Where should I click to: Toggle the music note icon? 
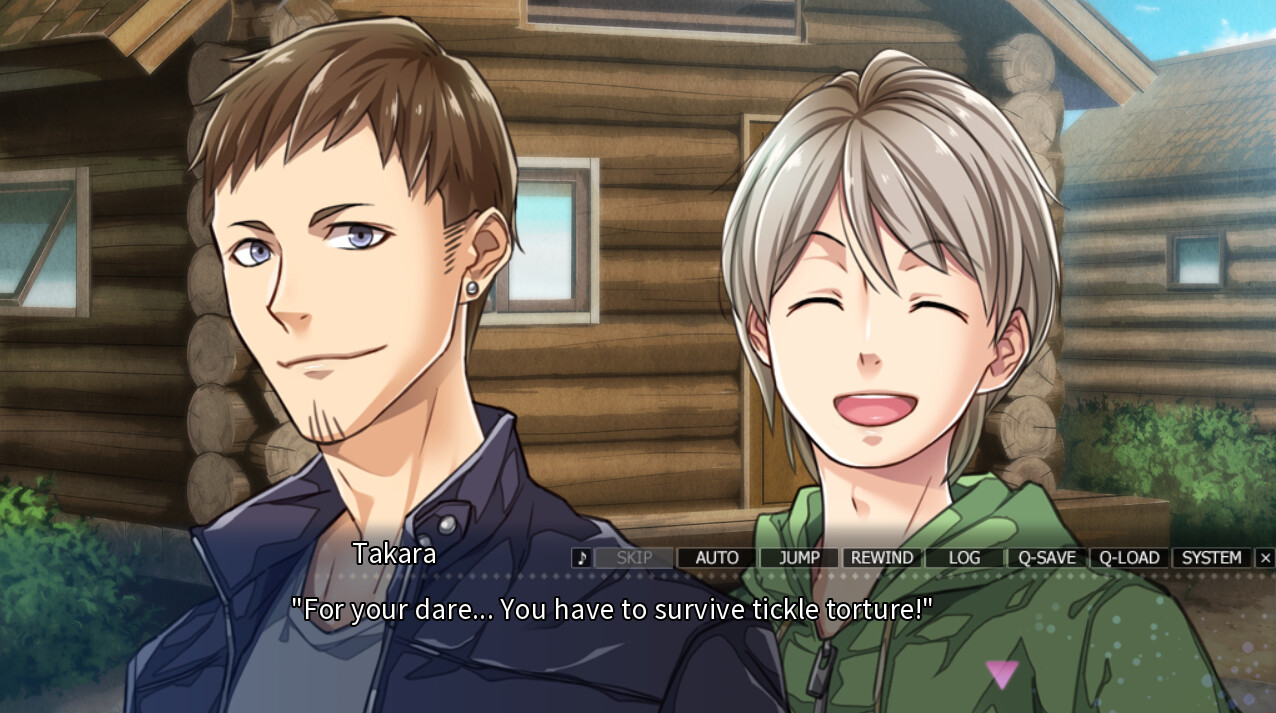point(581,558)
